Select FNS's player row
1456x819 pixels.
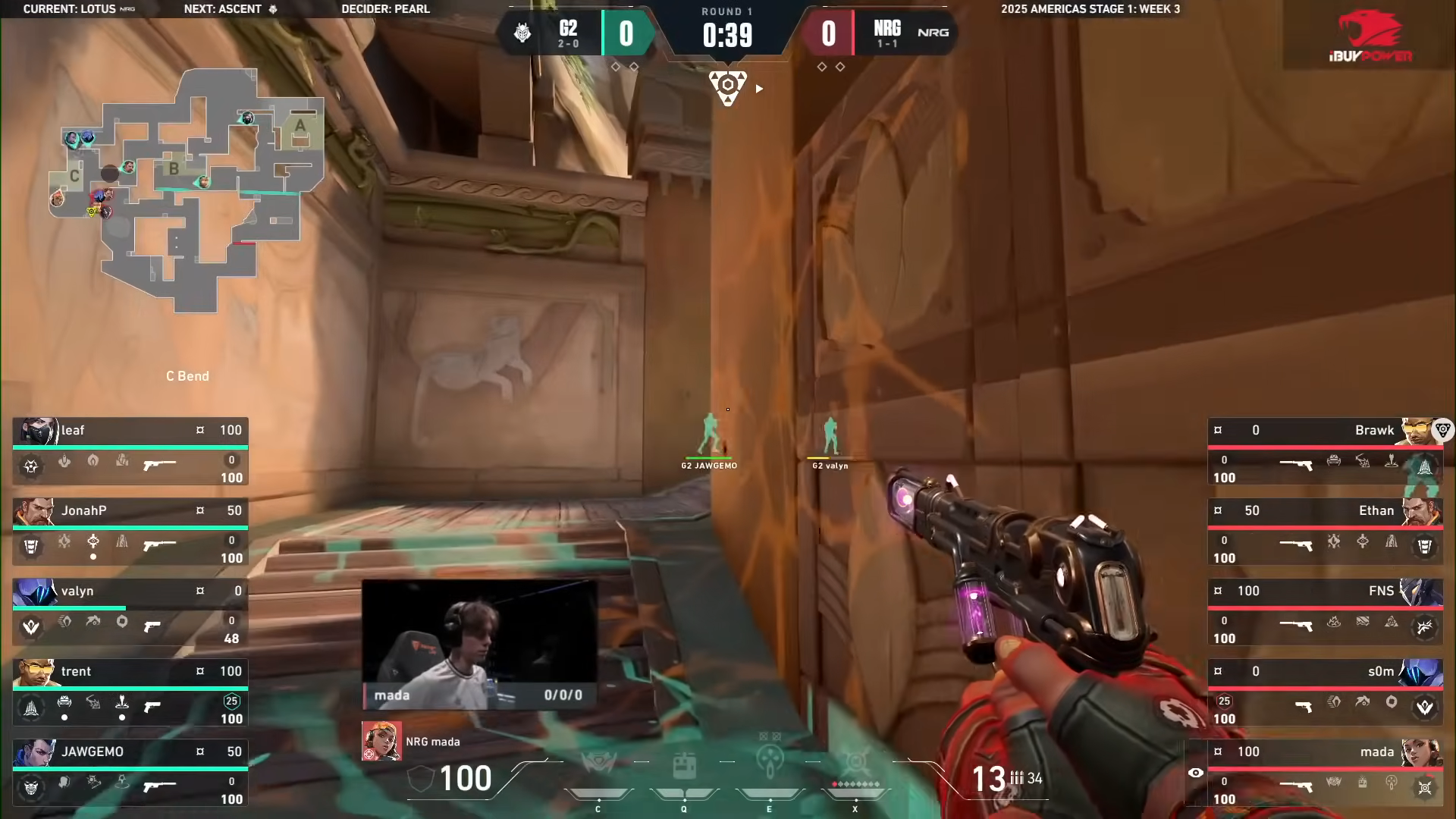click(x=1325, y=613)
